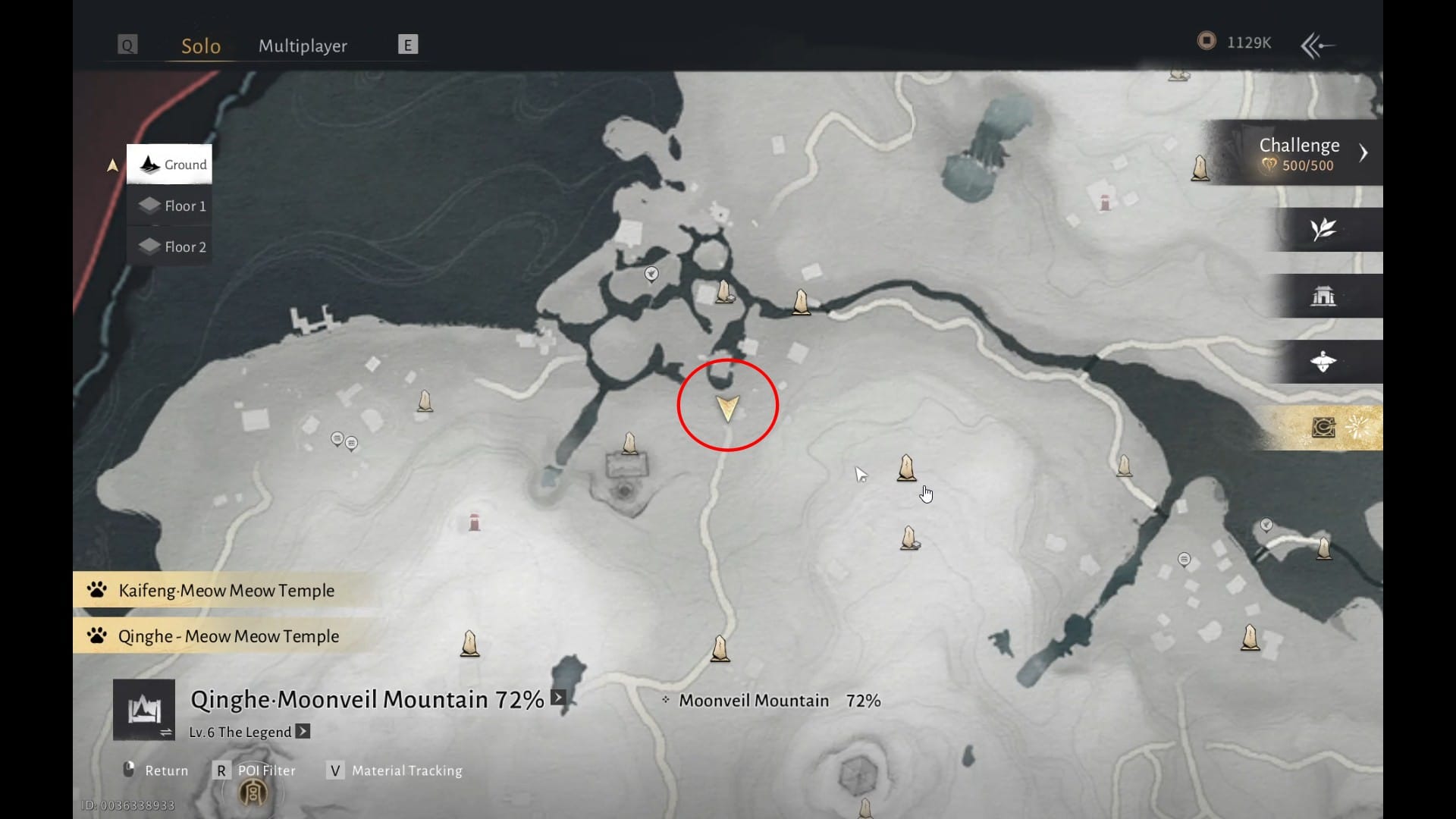The image size is (1456, 819).
Task: Switch to the Multiplayer tab
Action: [x=303, y=46]
